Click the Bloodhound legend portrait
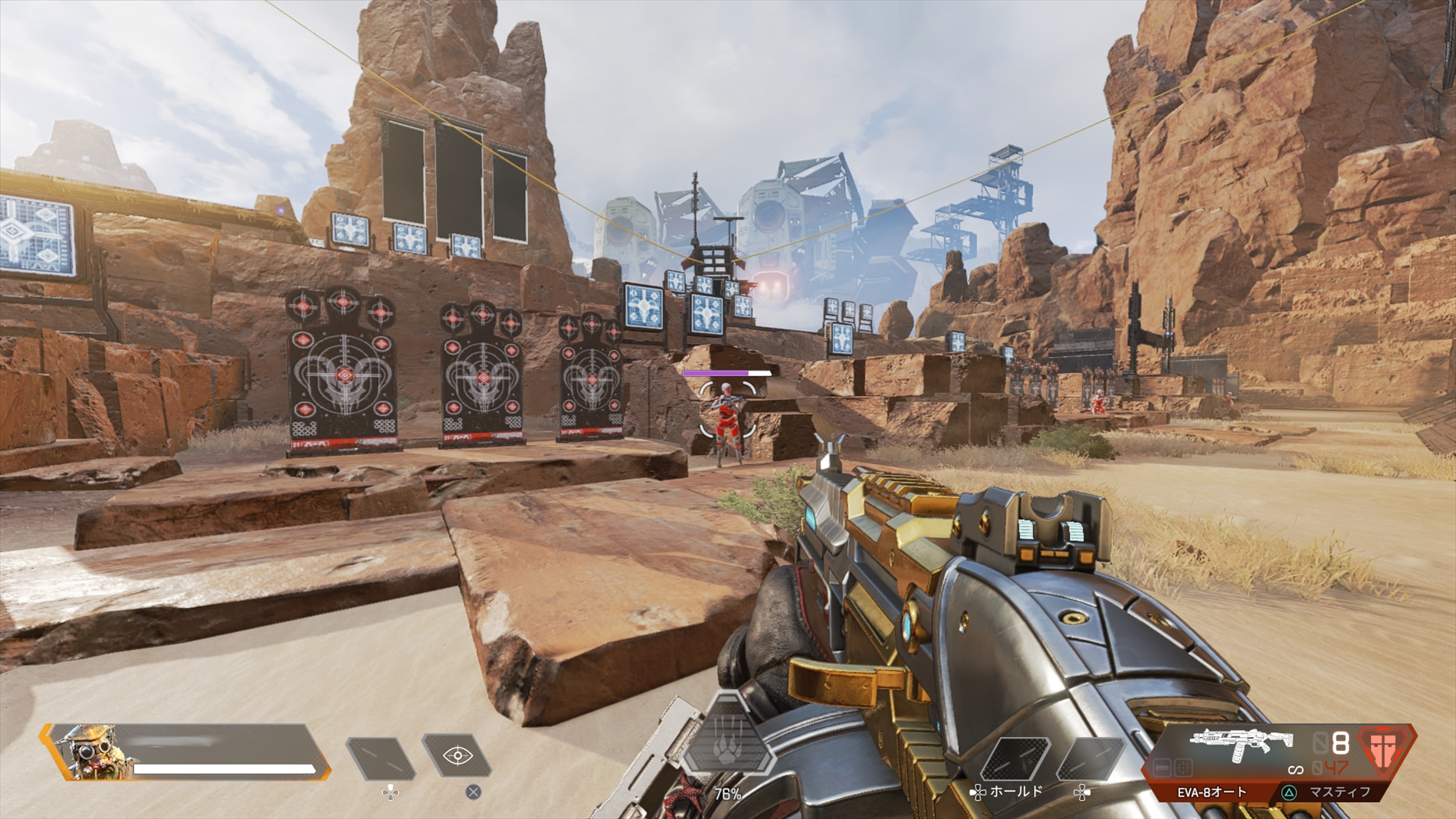This screenshot has height=819, width=1456. coord(91,752)
